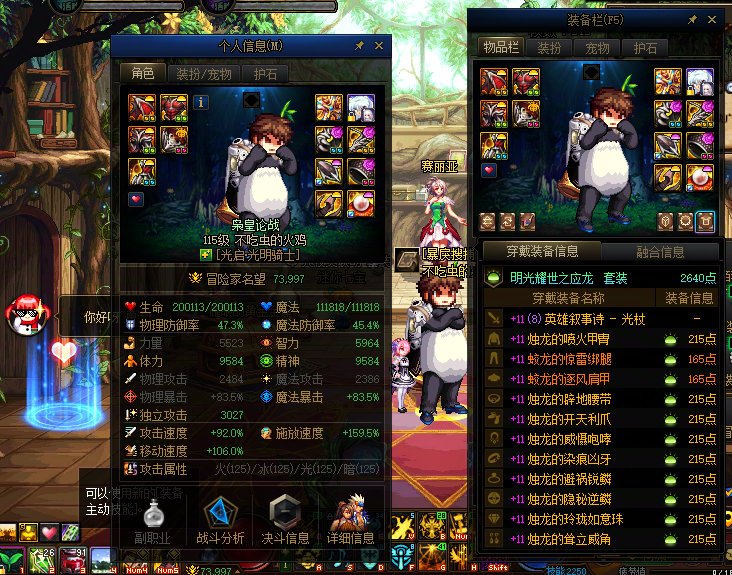This screenshot has height=575, width=732.
Task: Pin the 个人信息 window in place
Action: 359,46
